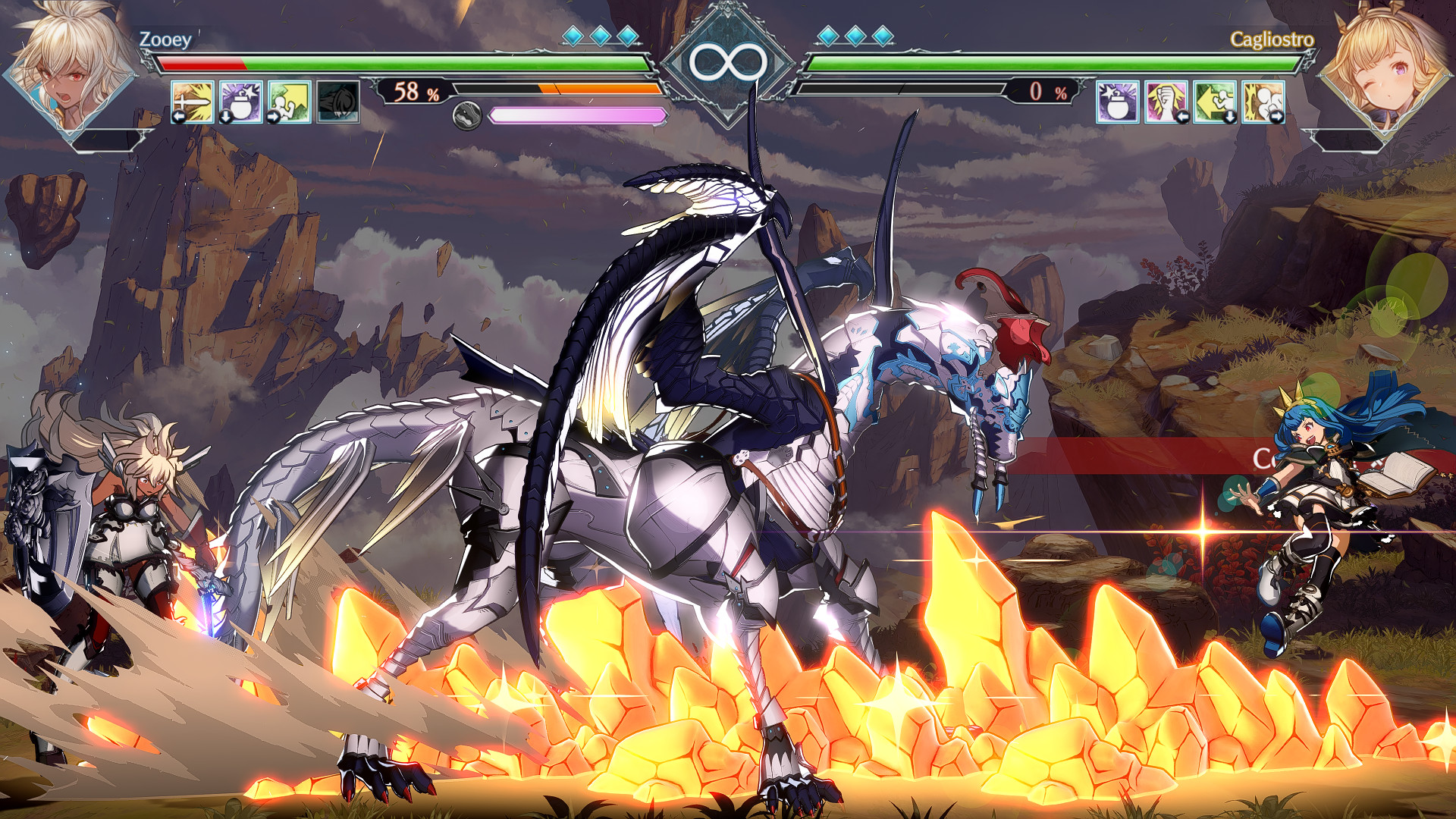Click Cagliostro's pink fist skill icon
The height and width of the screenshot is (819, 1456).
(x=1166, y=102)
